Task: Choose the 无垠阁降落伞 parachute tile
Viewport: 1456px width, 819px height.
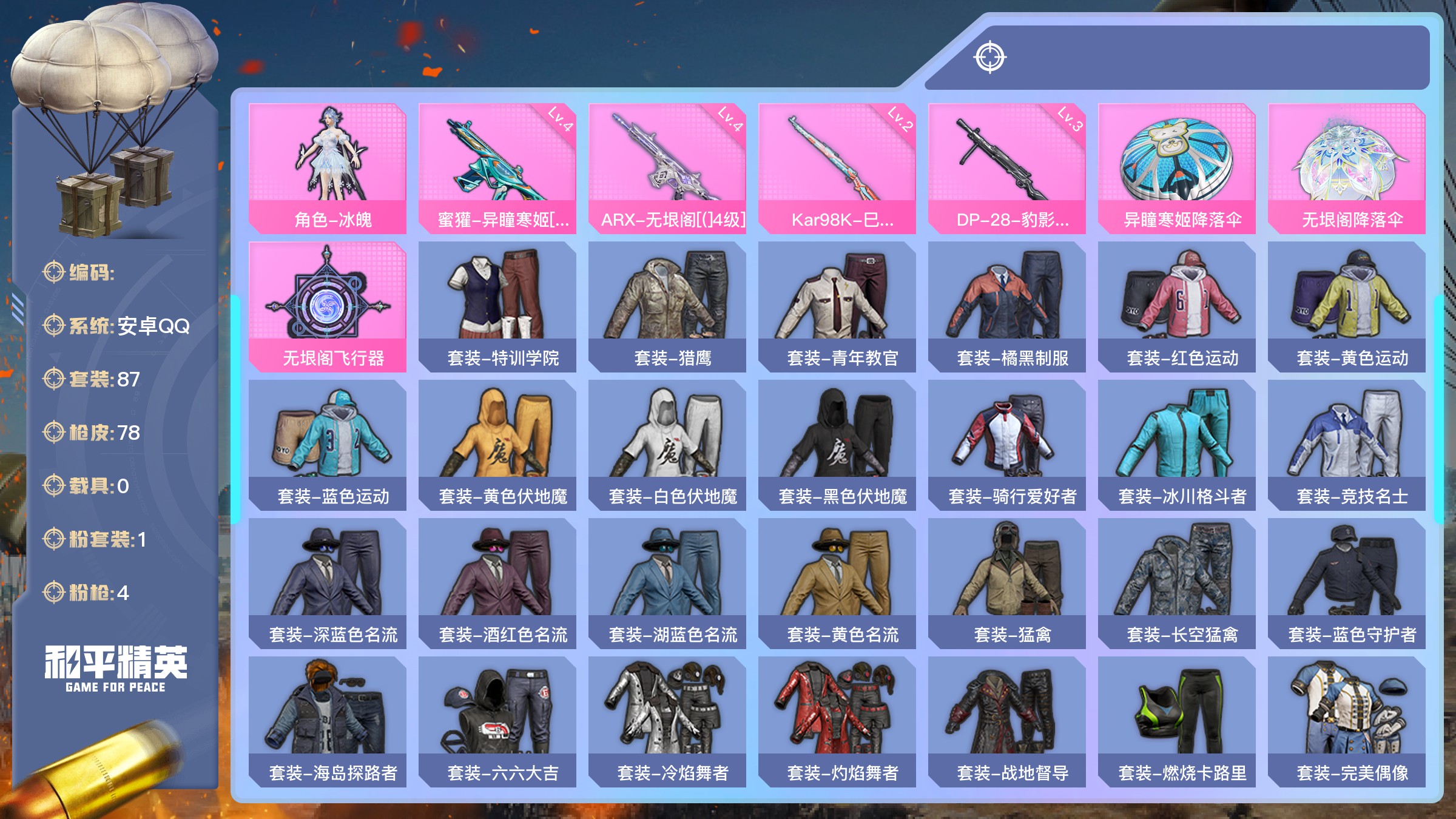Action: click(x=1347, y=168)
